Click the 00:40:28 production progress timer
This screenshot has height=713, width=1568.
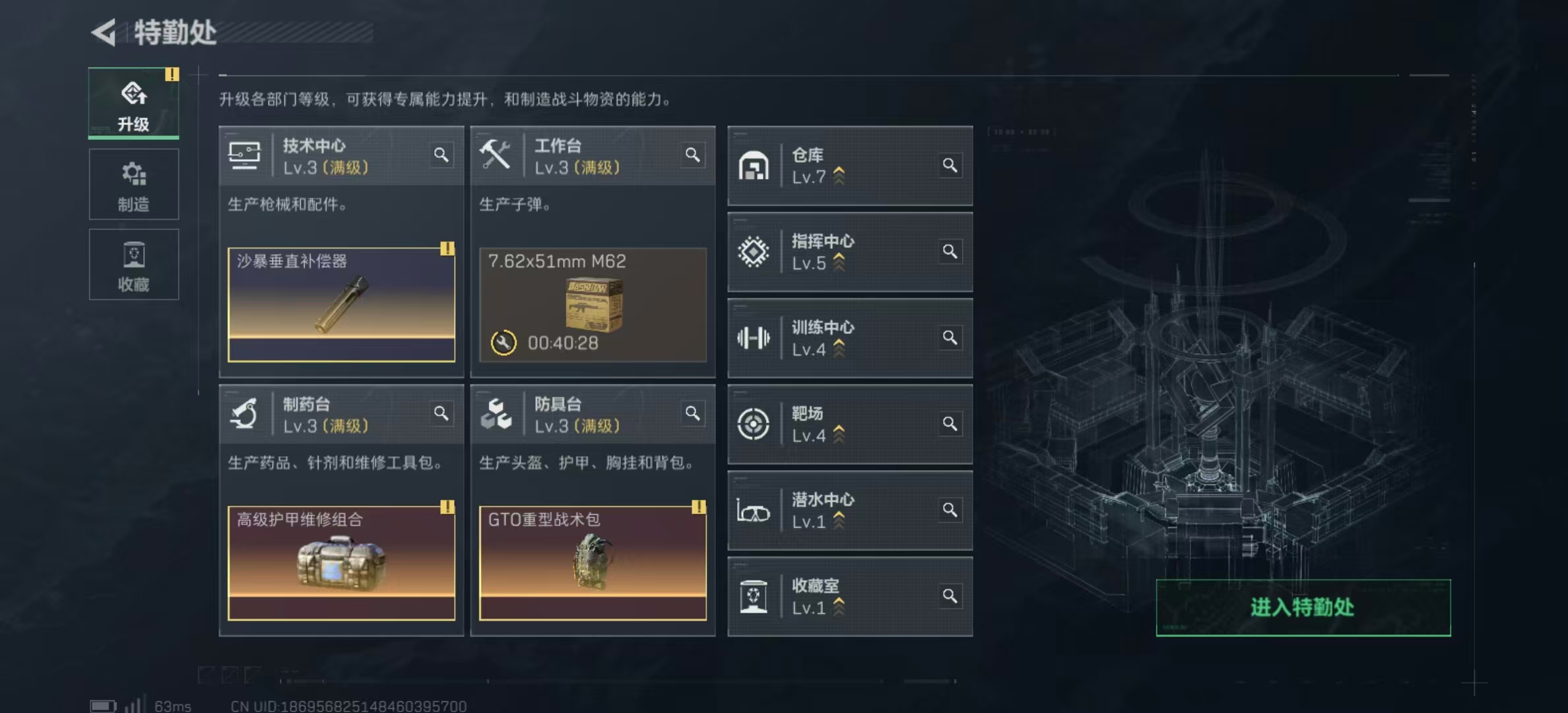coord(561,343)
